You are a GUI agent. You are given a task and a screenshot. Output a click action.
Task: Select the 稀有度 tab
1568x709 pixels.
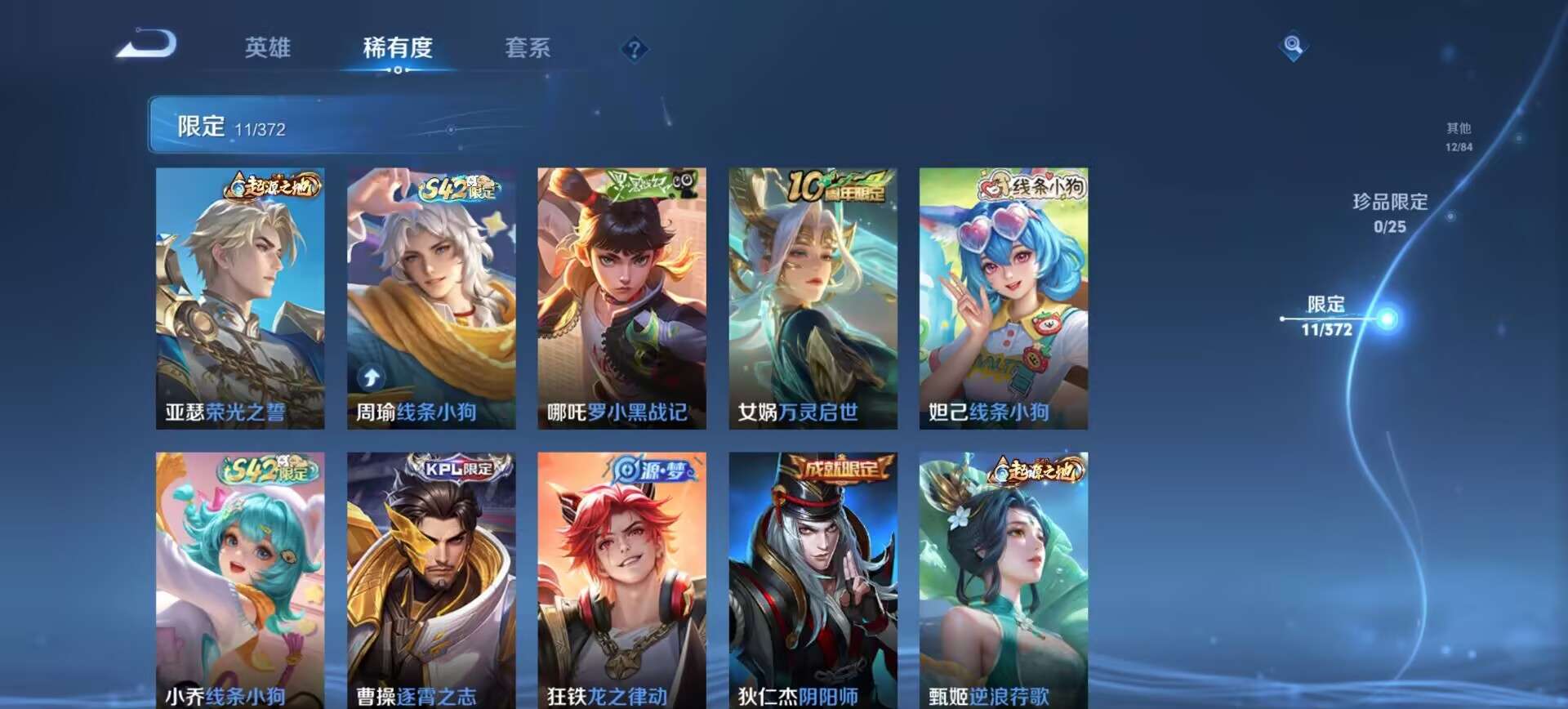[x=398, y=48]
